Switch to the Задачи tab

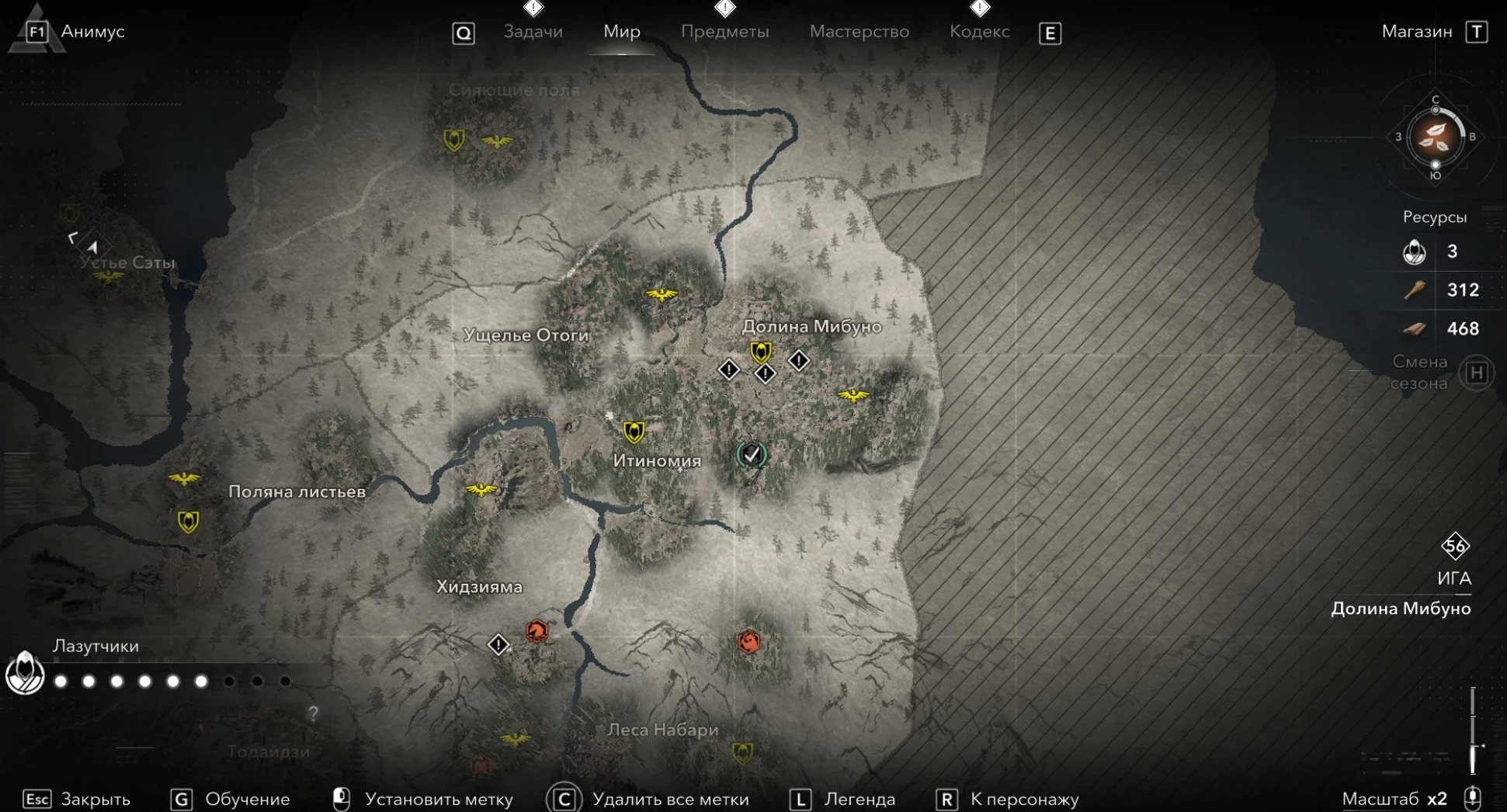[533, 32]
